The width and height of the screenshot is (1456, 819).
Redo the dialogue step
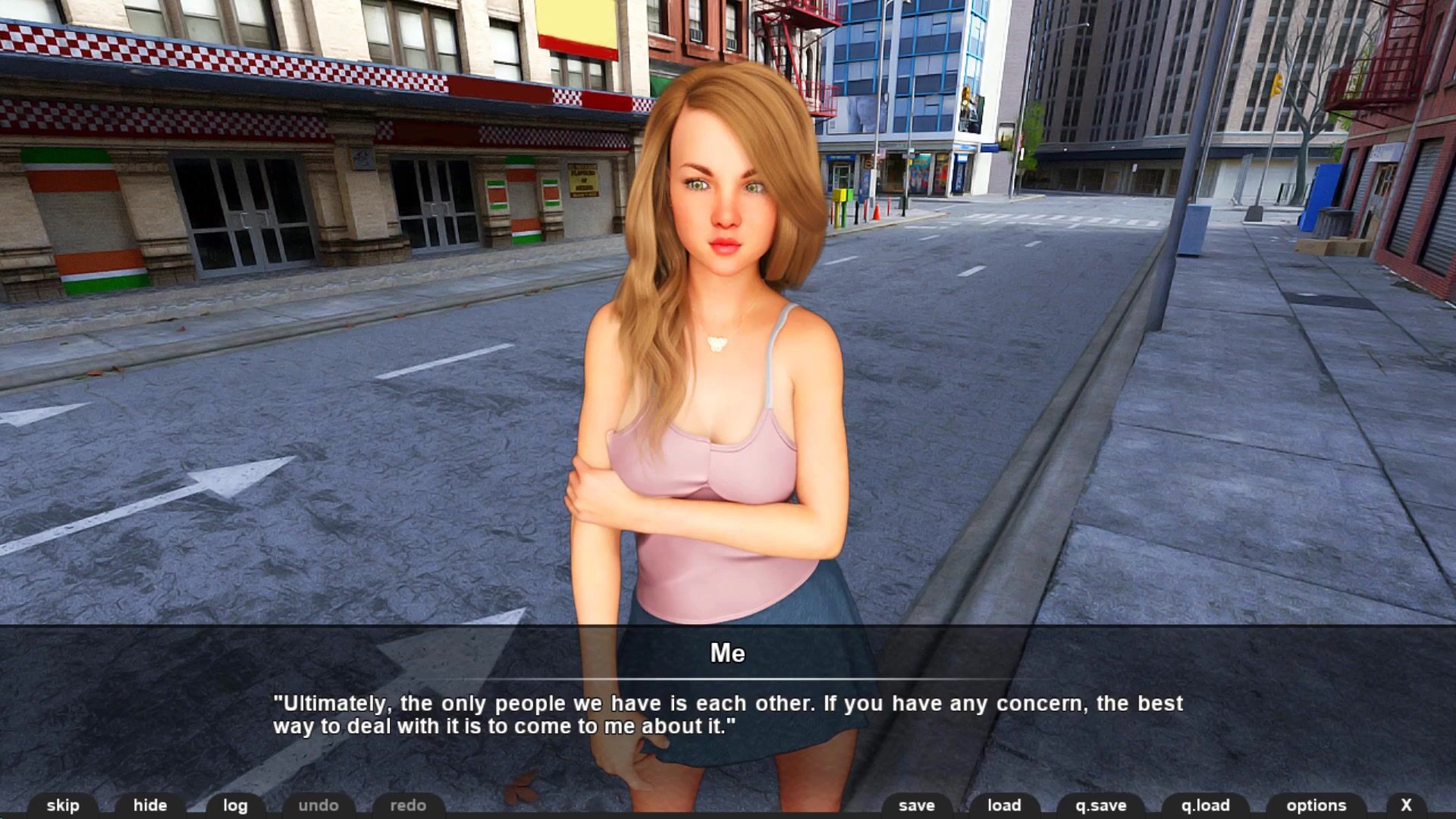tap(408, 805)
